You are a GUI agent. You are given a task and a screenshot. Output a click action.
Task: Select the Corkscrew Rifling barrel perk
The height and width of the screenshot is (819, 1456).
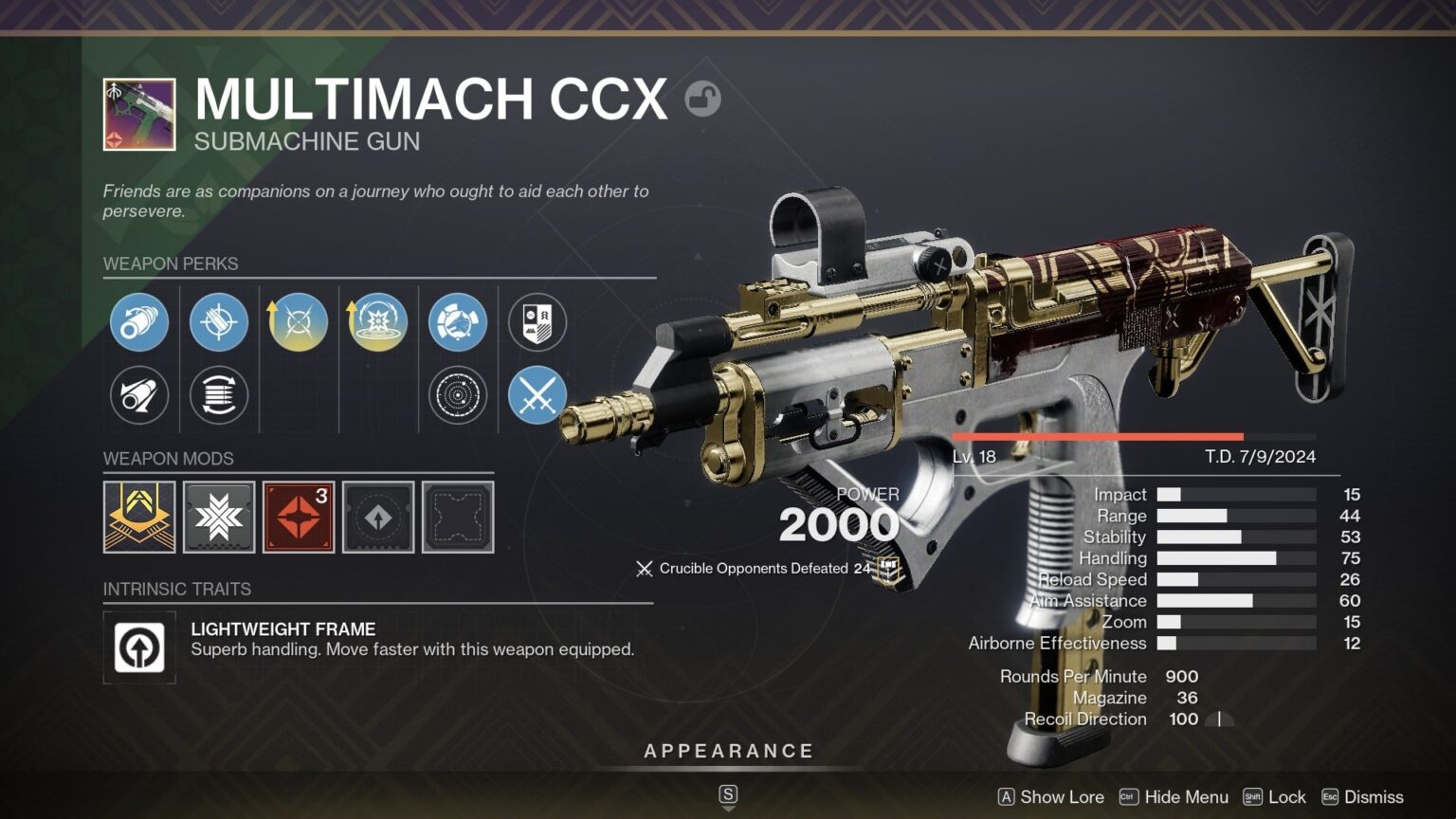pos(139,322)
